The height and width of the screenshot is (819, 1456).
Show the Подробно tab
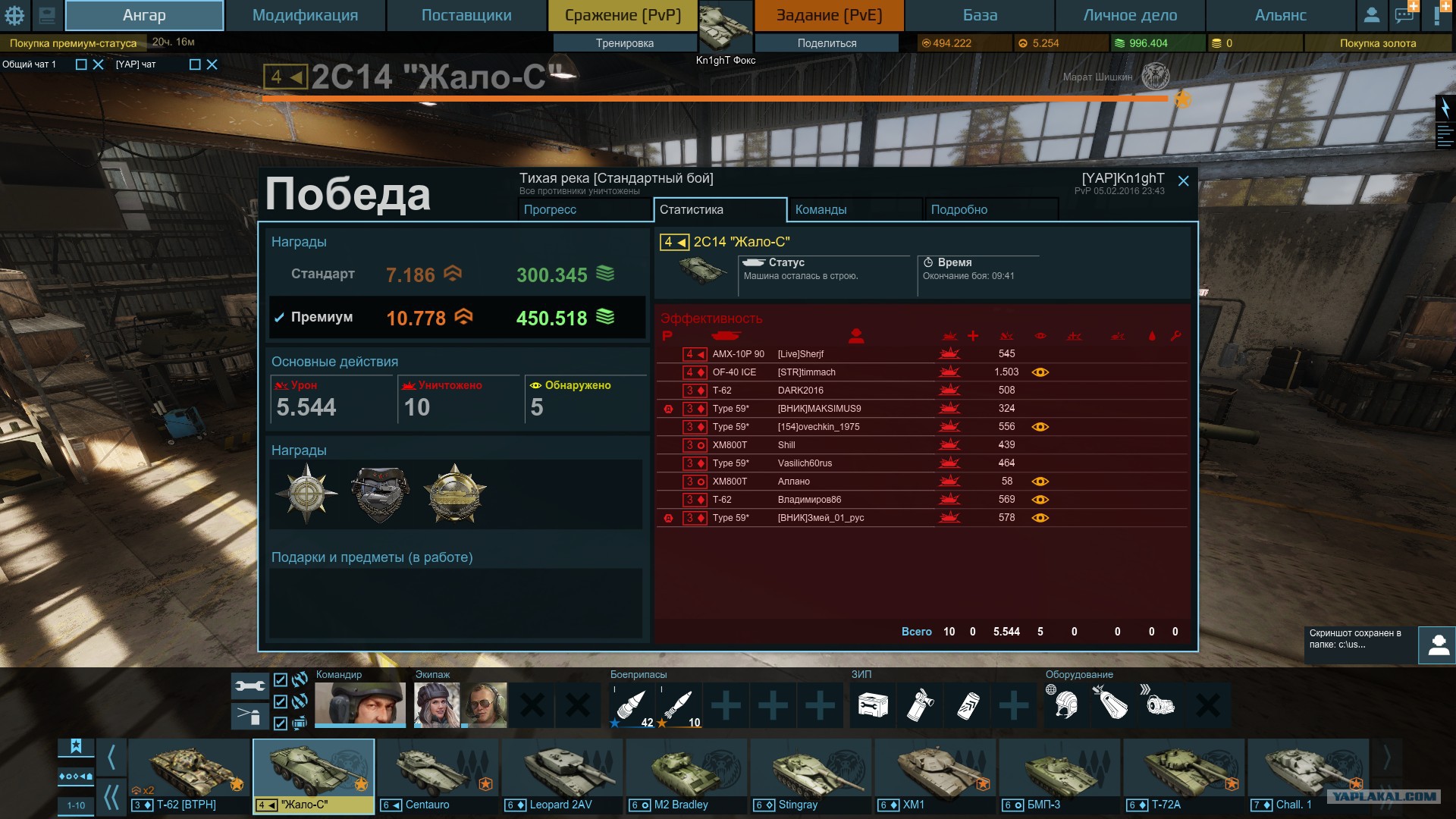coord(990,209)
